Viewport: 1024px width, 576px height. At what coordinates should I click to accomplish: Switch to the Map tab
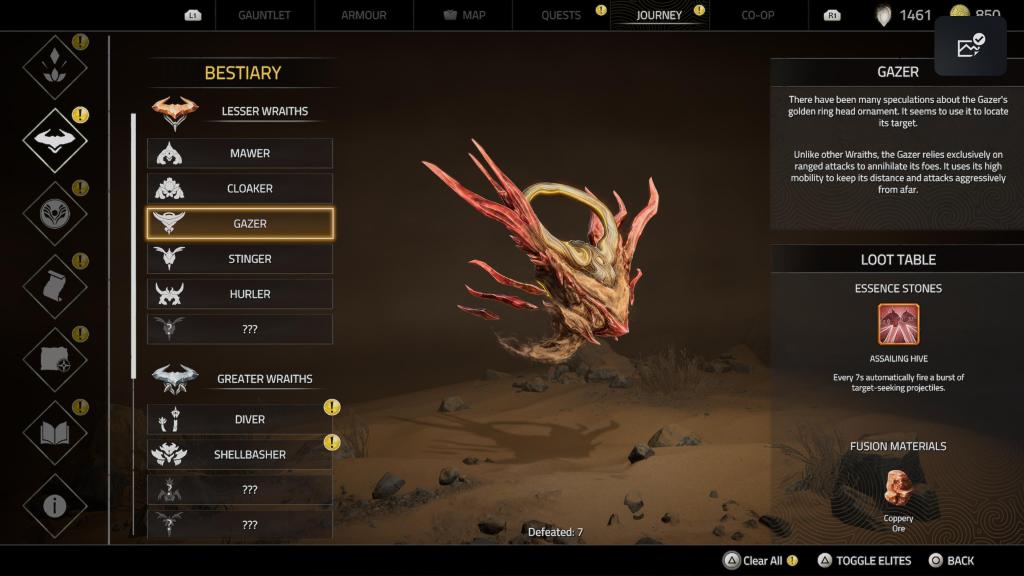pos(463,16)
